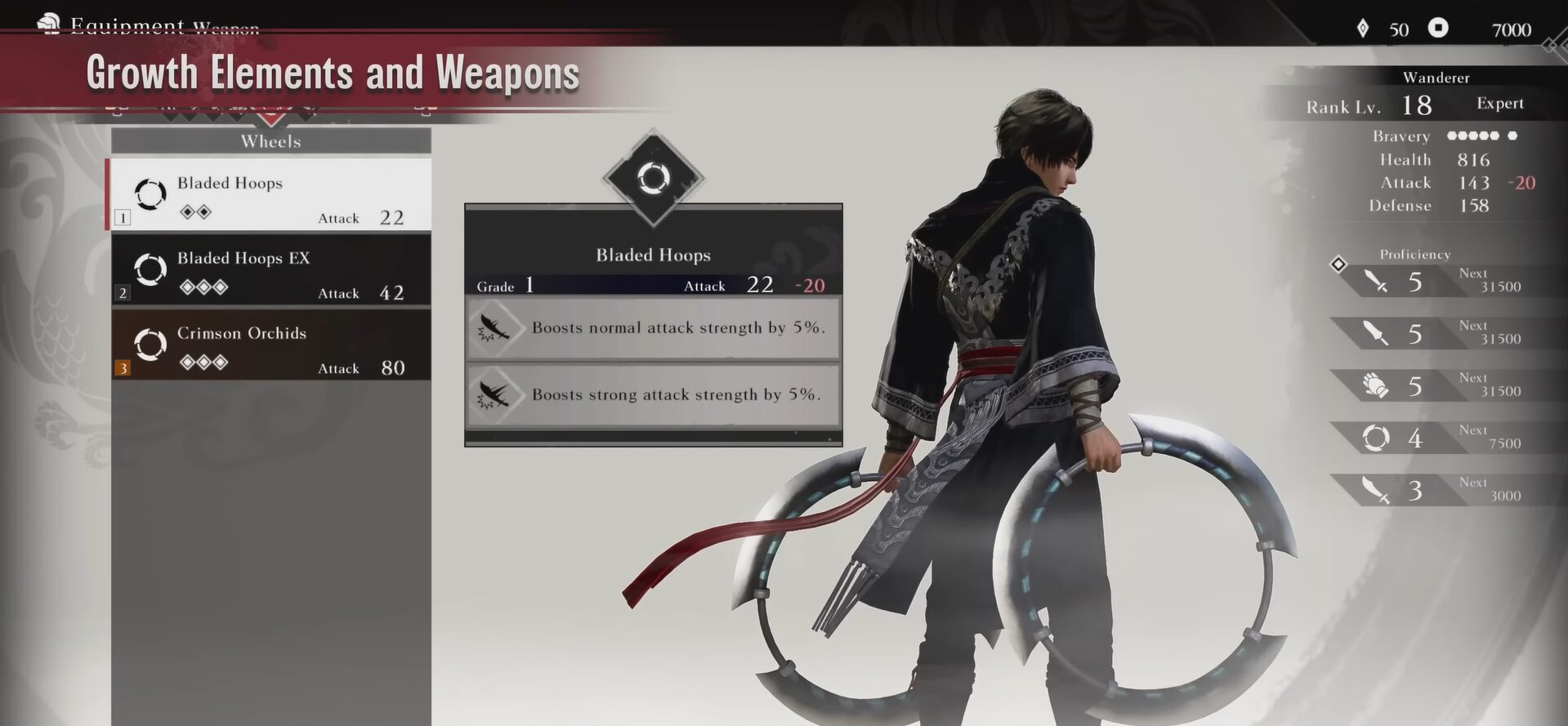
Task: Select the wheels proficiency level 4 row
Action: [1438, 438]
